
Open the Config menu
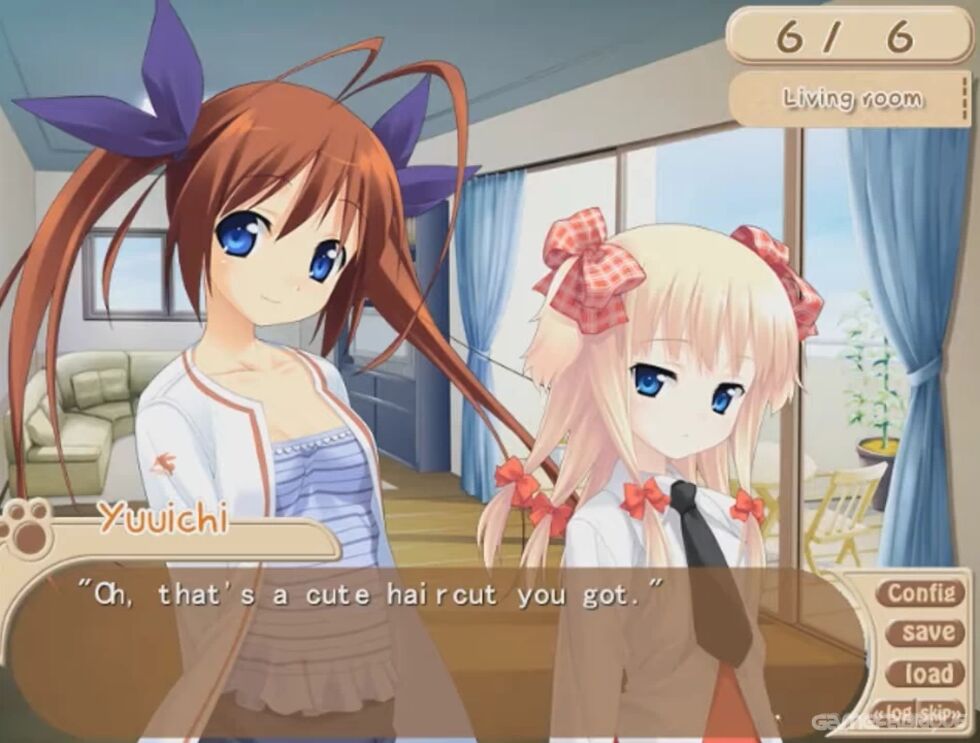pos(920,593)
